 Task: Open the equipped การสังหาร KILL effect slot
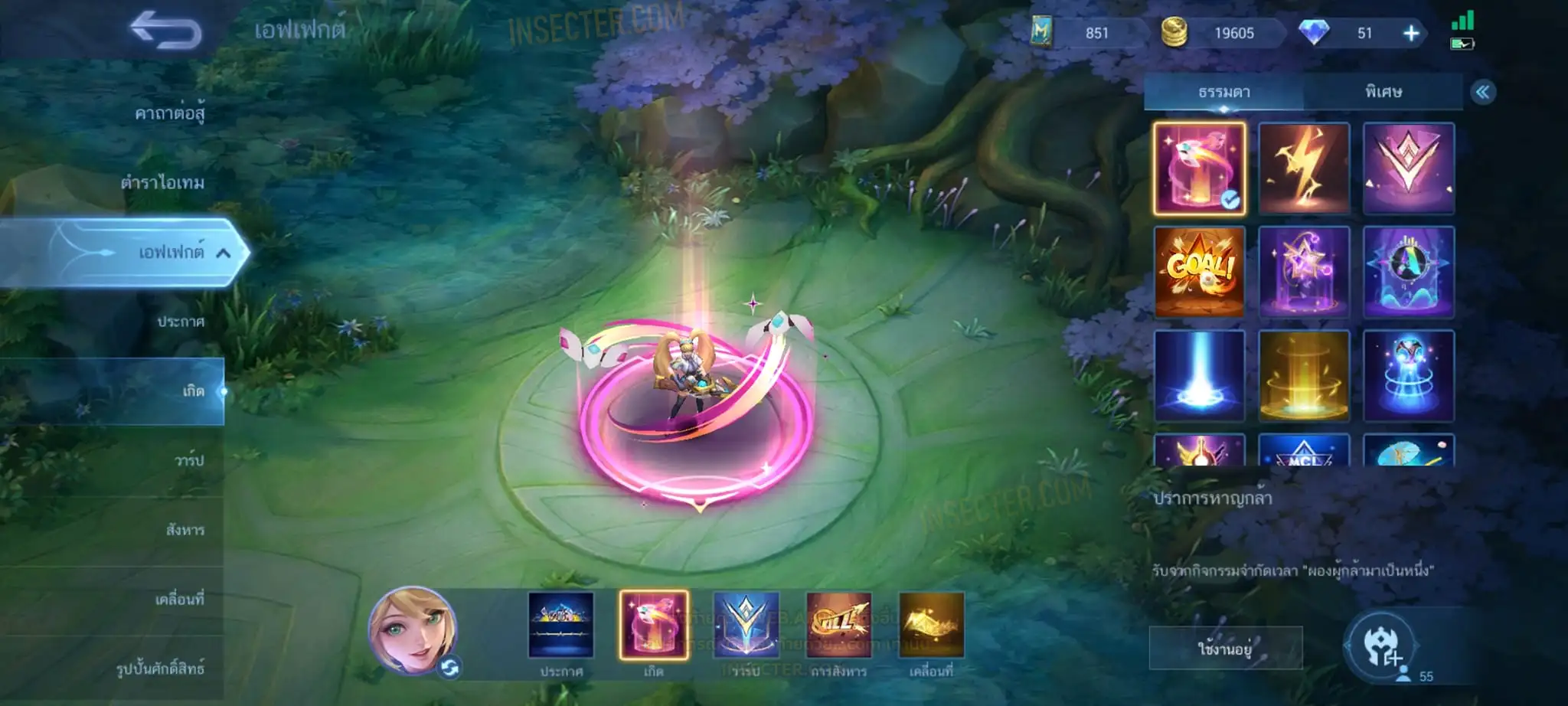[838, 626]
